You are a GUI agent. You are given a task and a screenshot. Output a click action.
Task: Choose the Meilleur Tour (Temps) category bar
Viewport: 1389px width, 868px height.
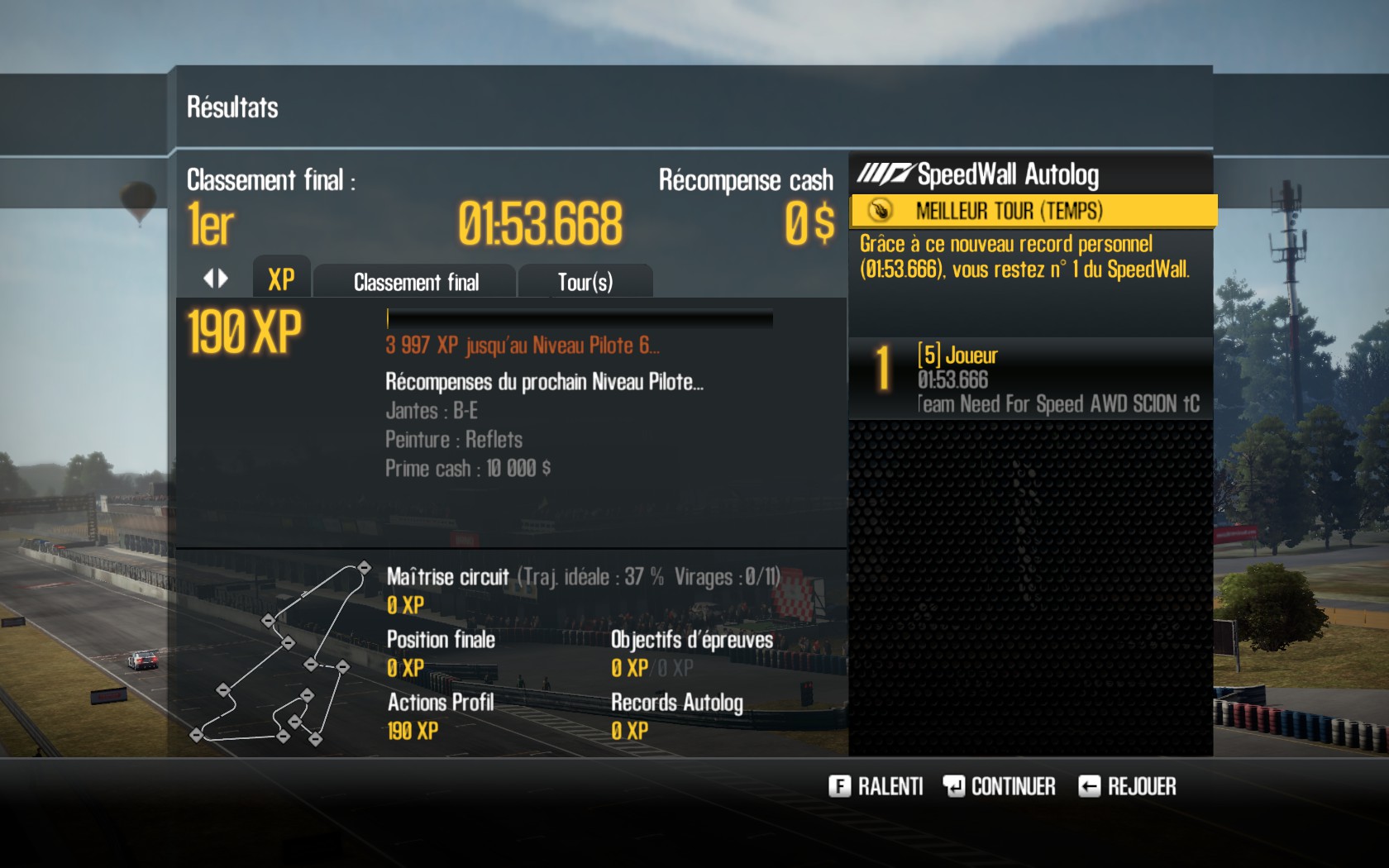(x=1033, y=211)
